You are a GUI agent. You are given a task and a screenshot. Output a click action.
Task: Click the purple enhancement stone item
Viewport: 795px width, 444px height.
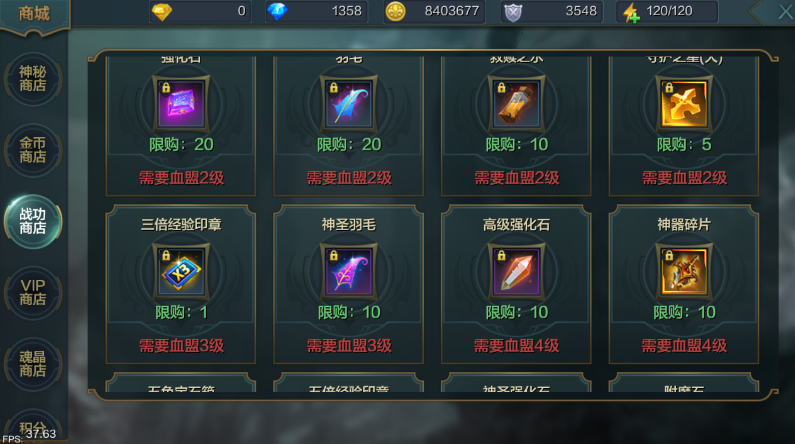(181, 103)
